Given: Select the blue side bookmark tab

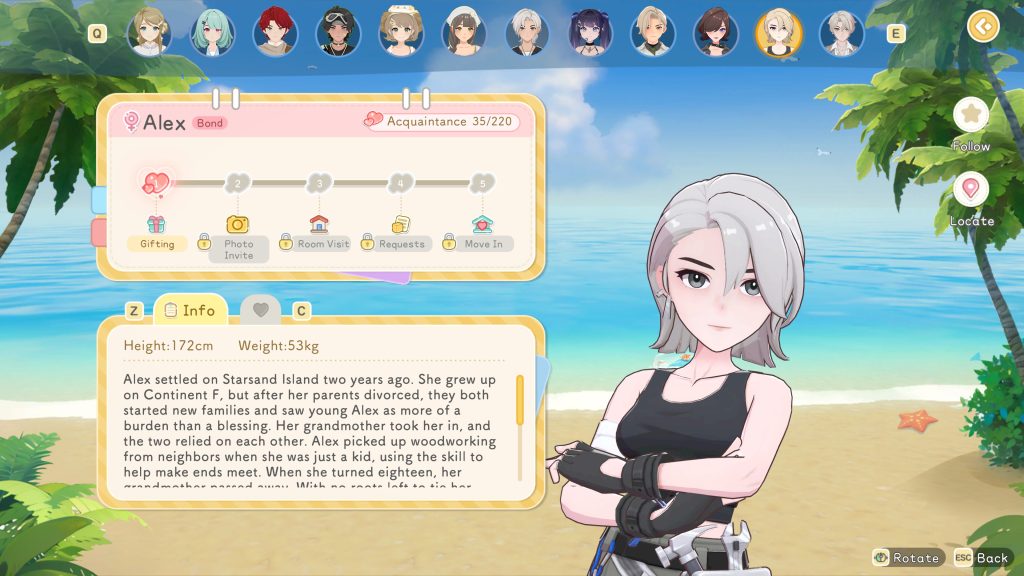Looking at the screenshot, I should point(99,199).
